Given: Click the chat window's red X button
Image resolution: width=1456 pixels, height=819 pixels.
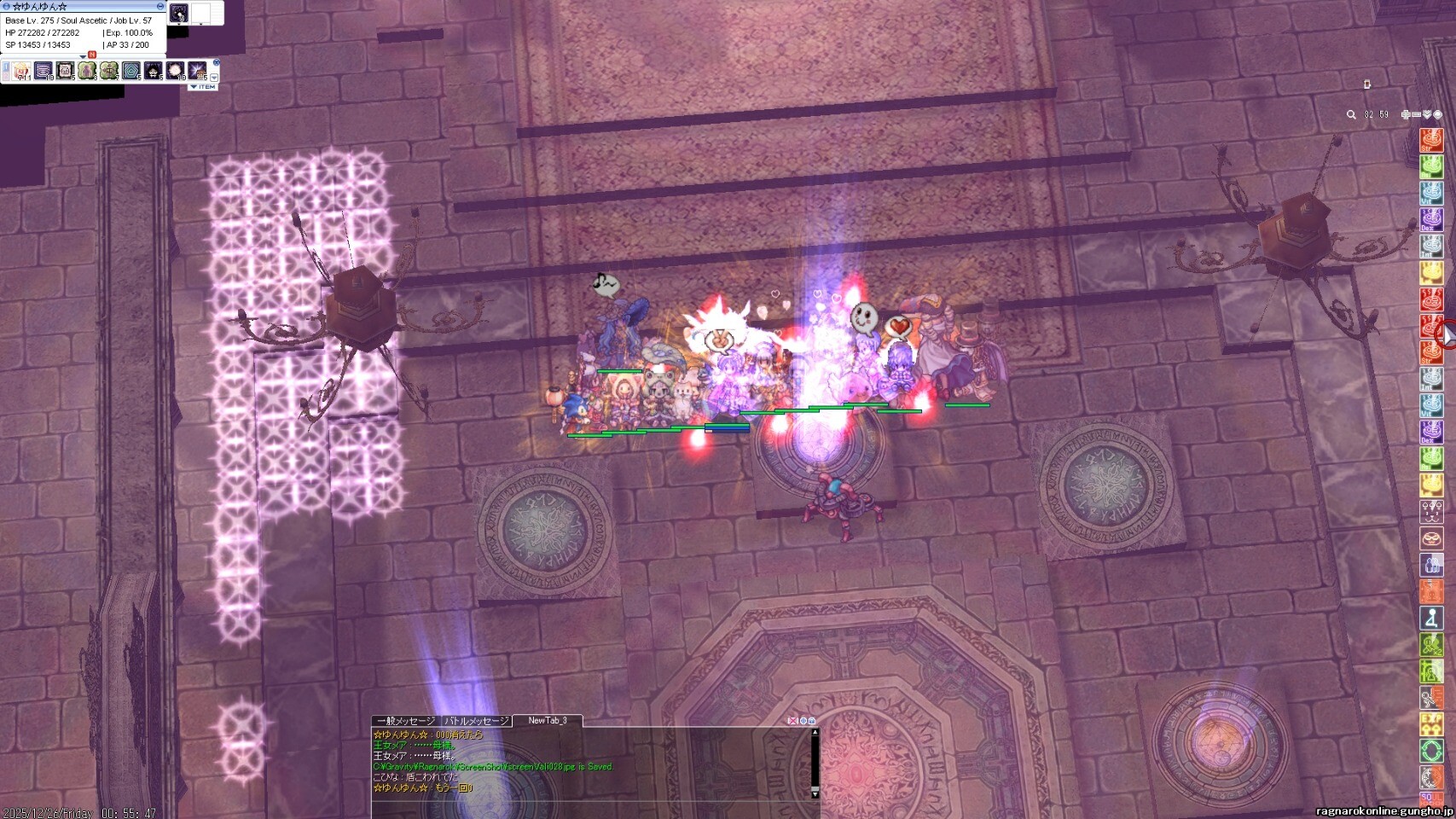Looking at the screenshot, I should click(792, 721).
